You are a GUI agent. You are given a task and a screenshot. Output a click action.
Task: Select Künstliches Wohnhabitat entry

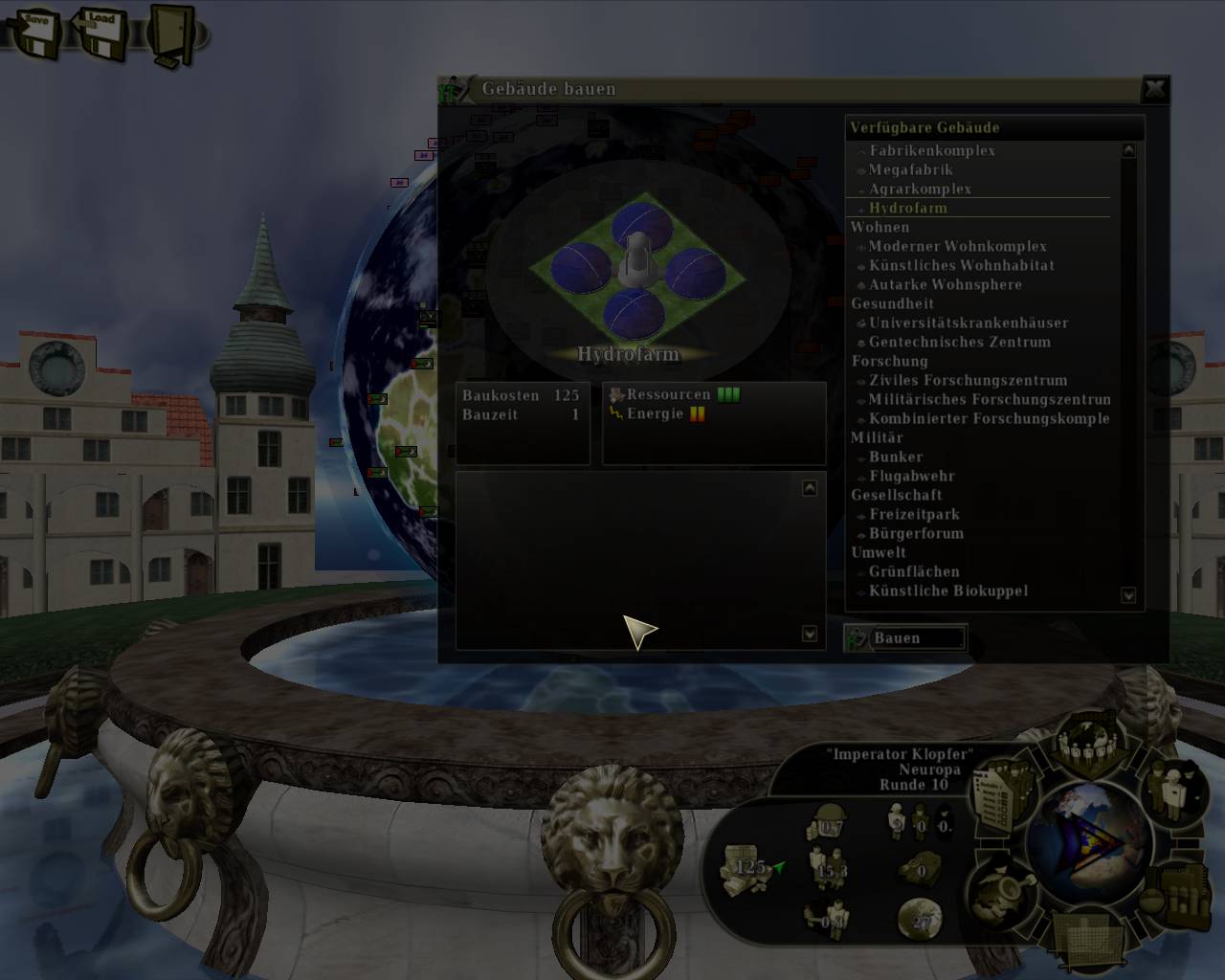[x=961, y=265]
